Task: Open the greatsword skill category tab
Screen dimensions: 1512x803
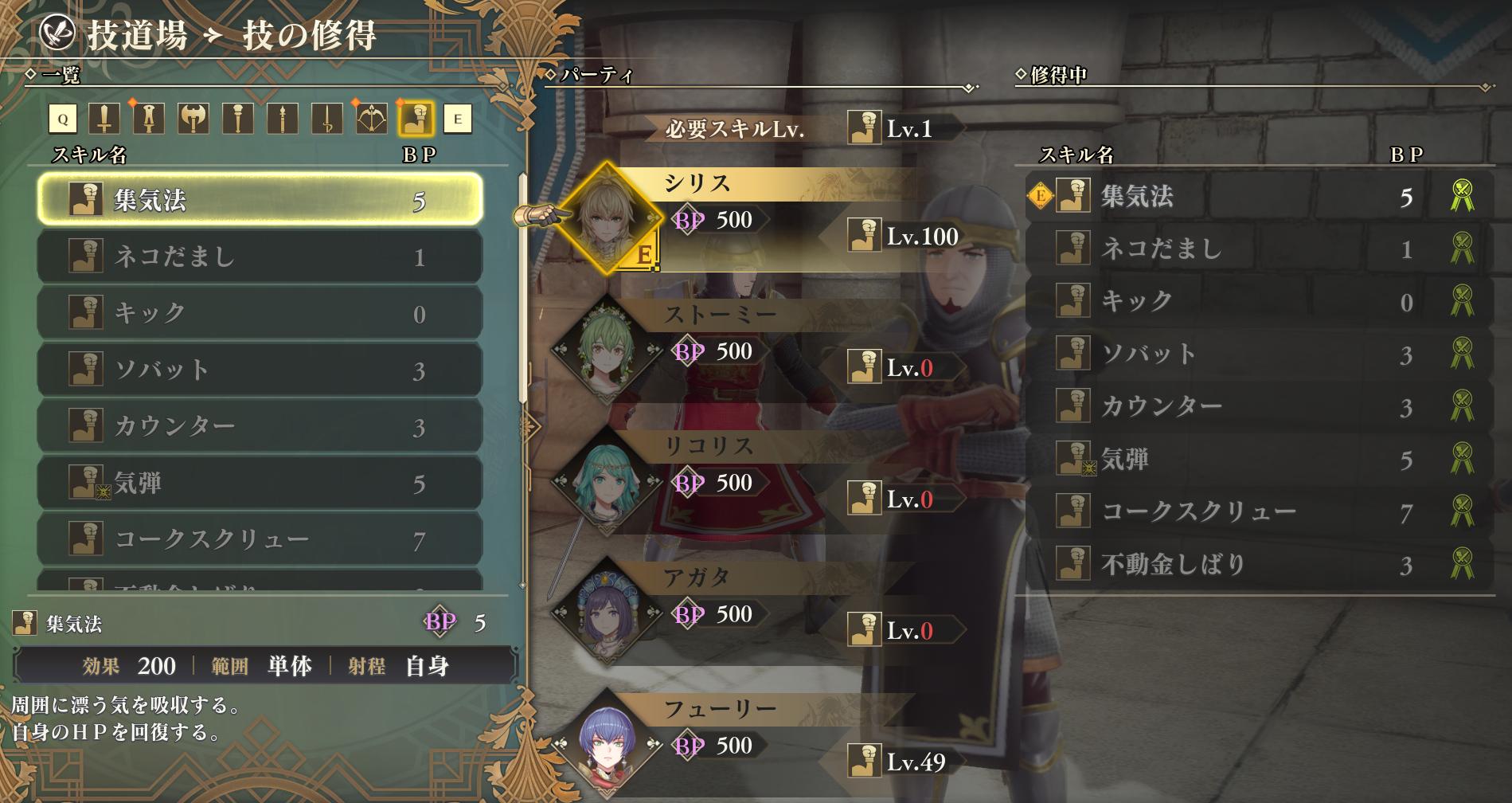Action: [x=149, y=119]
